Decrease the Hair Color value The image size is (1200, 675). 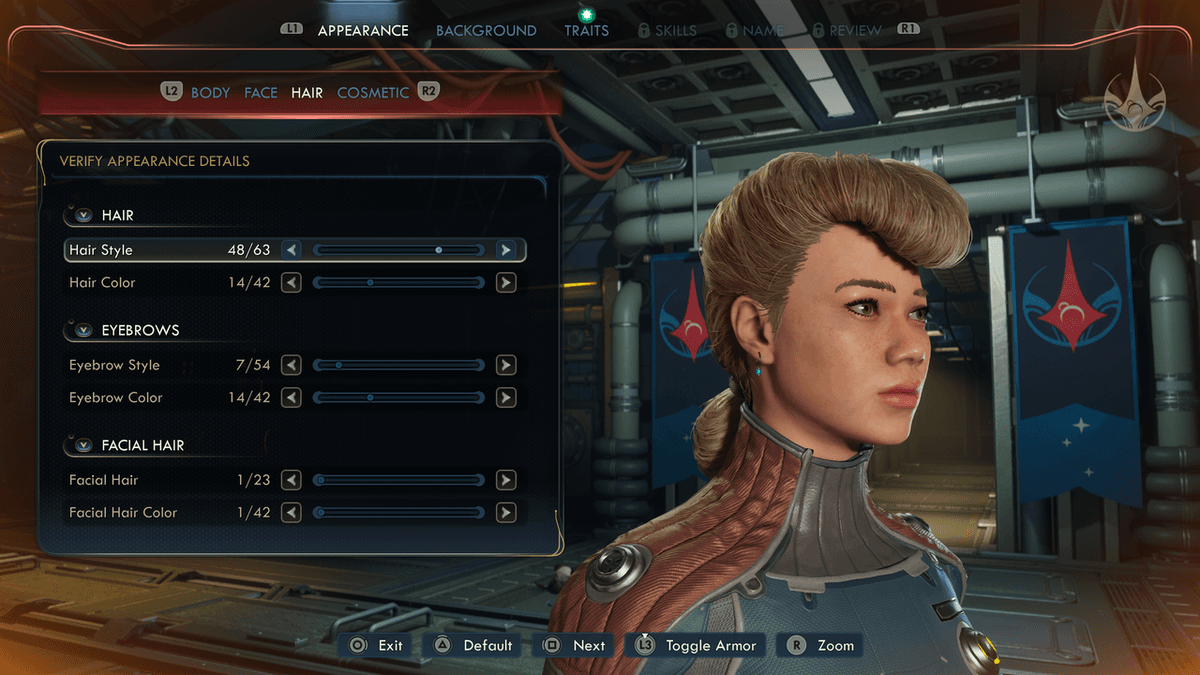coord(291,283)
